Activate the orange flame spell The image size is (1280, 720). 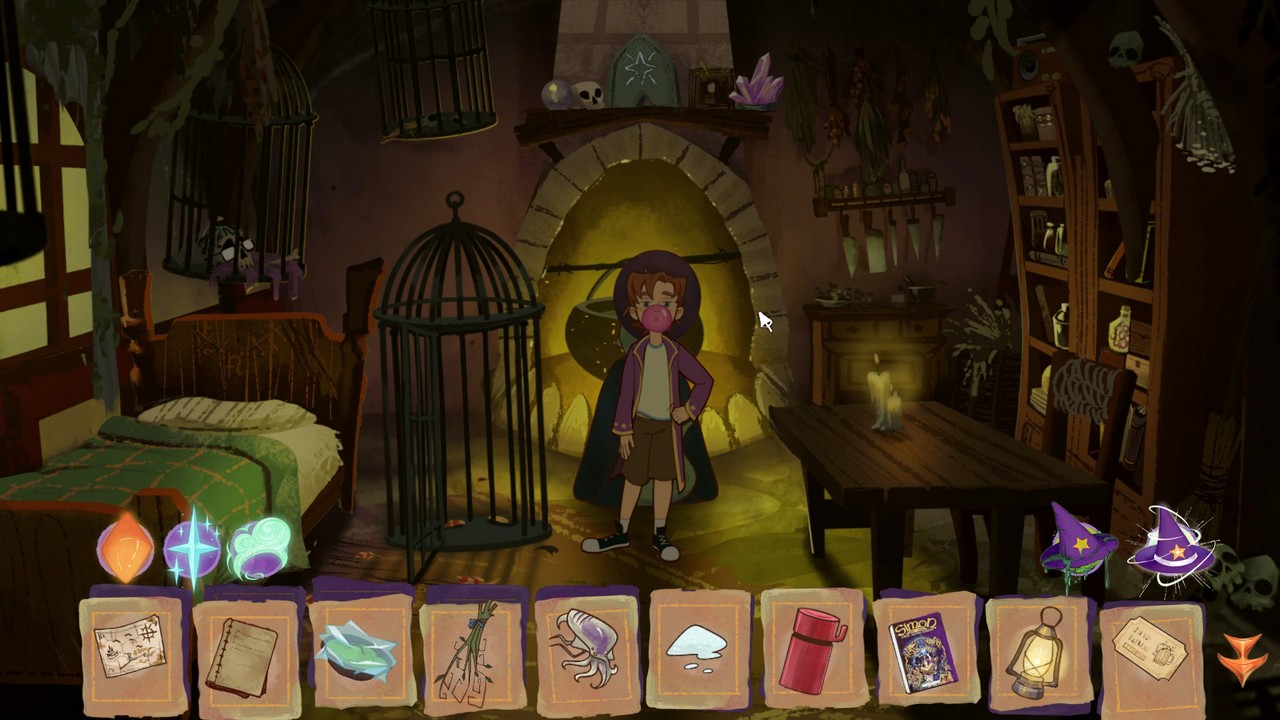tap(126, 548)
